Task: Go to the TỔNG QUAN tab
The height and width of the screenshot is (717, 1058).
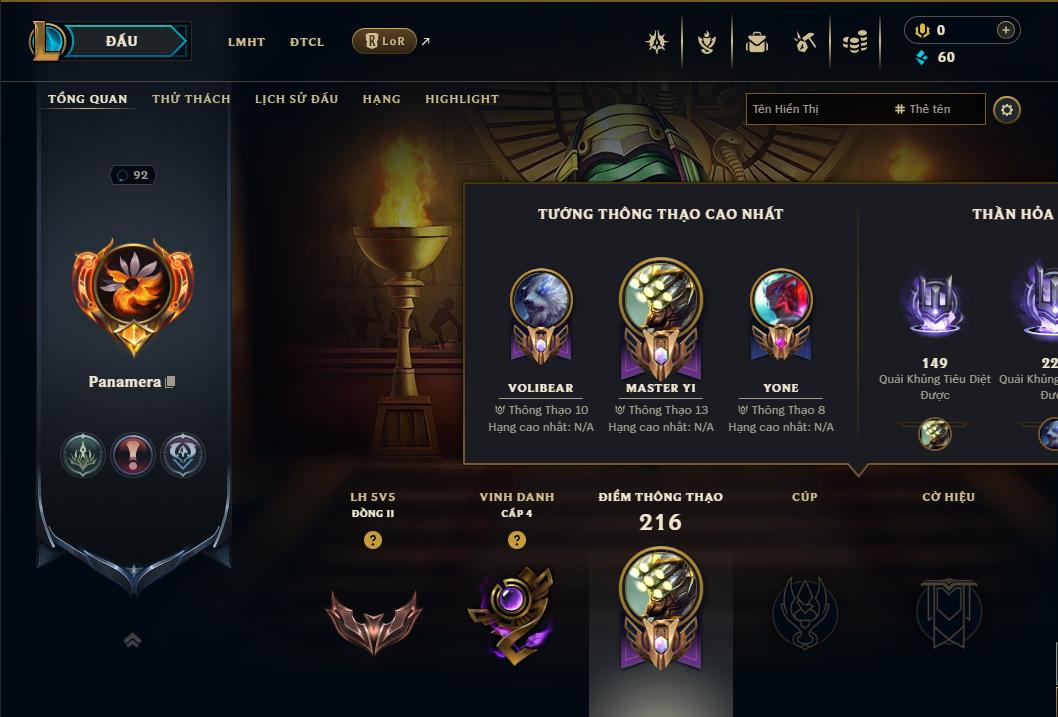Action: (88, 99)
